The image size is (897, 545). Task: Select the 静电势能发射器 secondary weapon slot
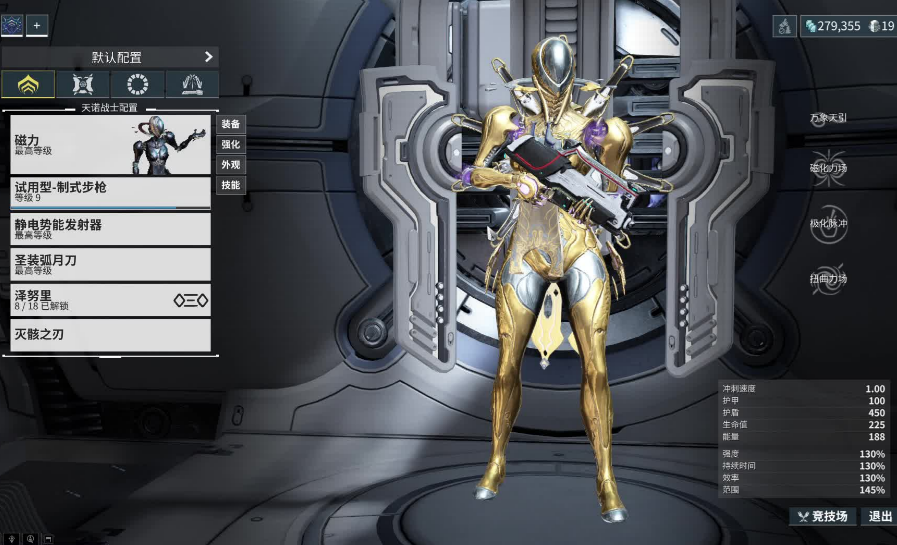pyautogui.click(x=110, y=228)
